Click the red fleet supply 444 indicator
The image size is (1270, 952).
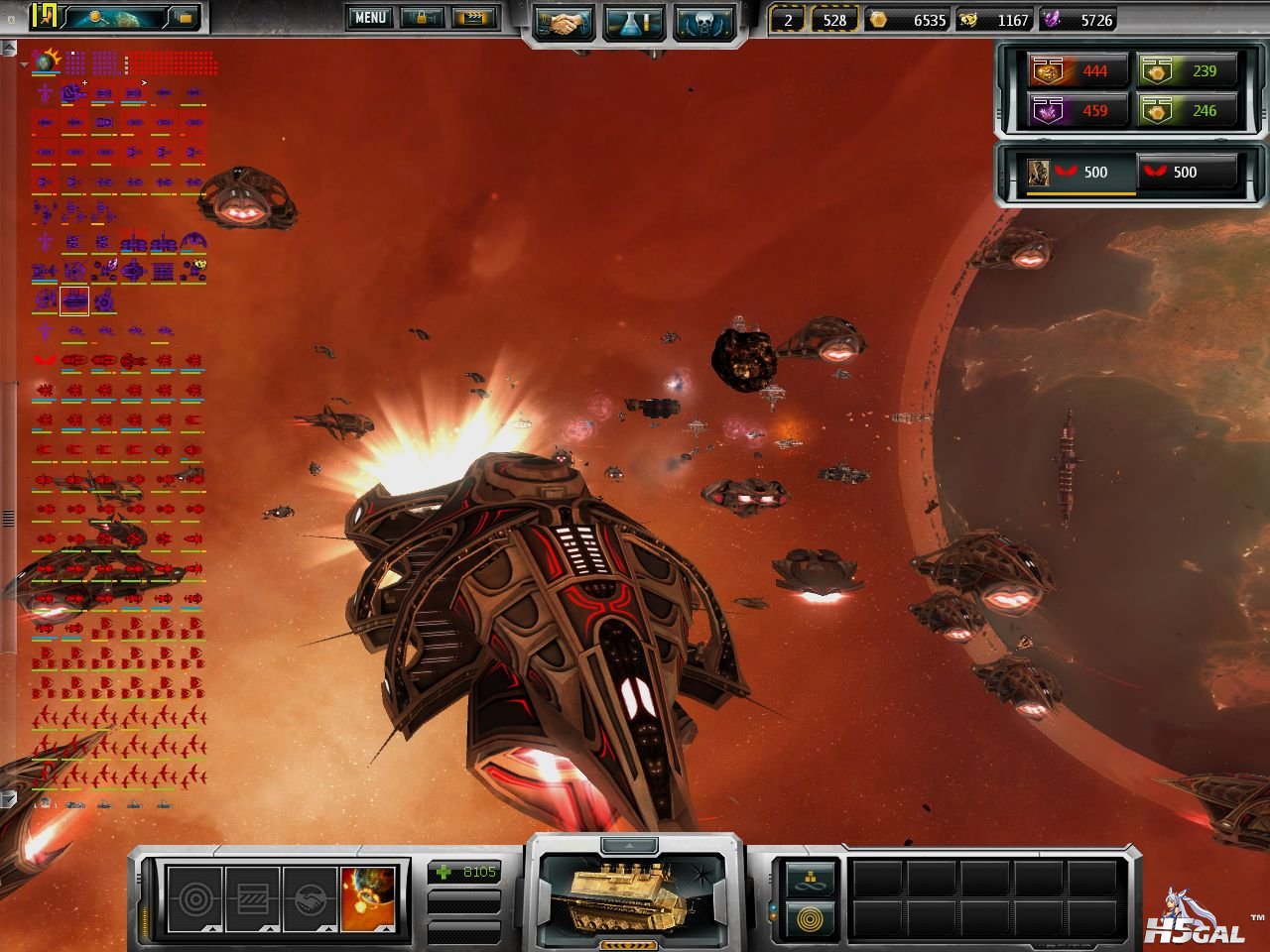[x=1078, y=70]
